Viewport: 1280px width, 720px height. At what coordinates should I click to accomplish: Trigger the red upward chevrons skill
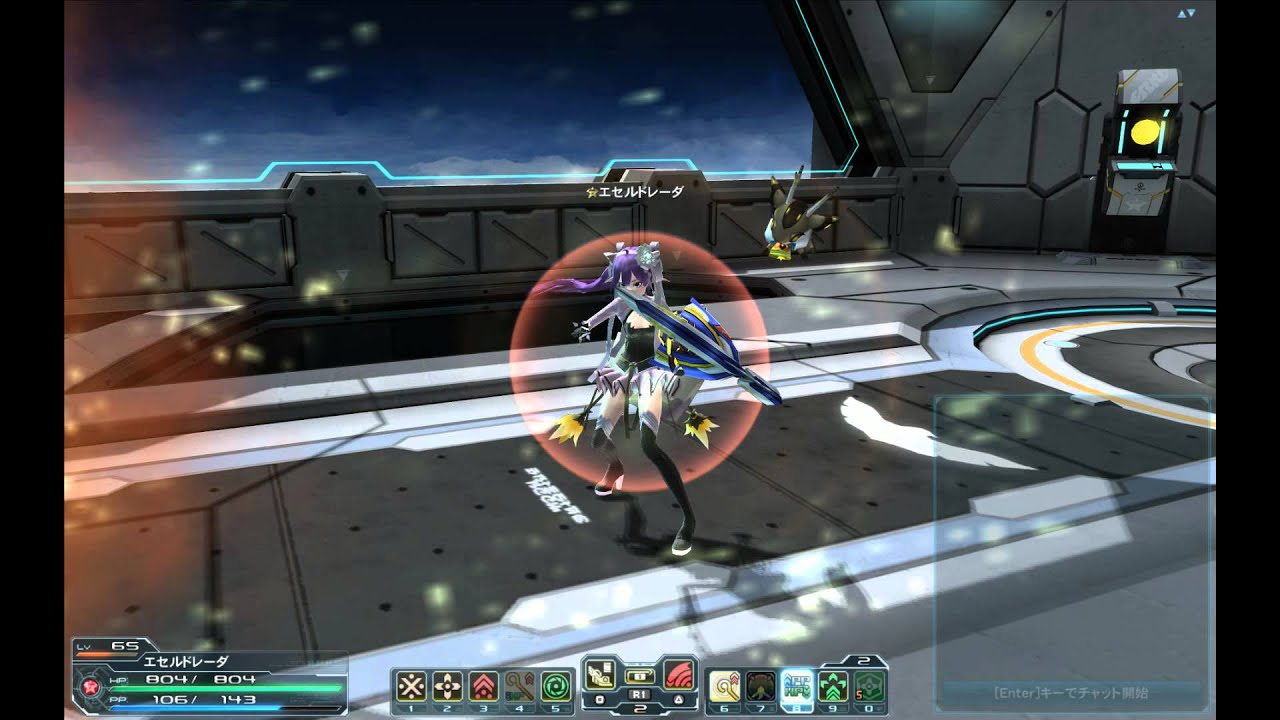[483, 685]
